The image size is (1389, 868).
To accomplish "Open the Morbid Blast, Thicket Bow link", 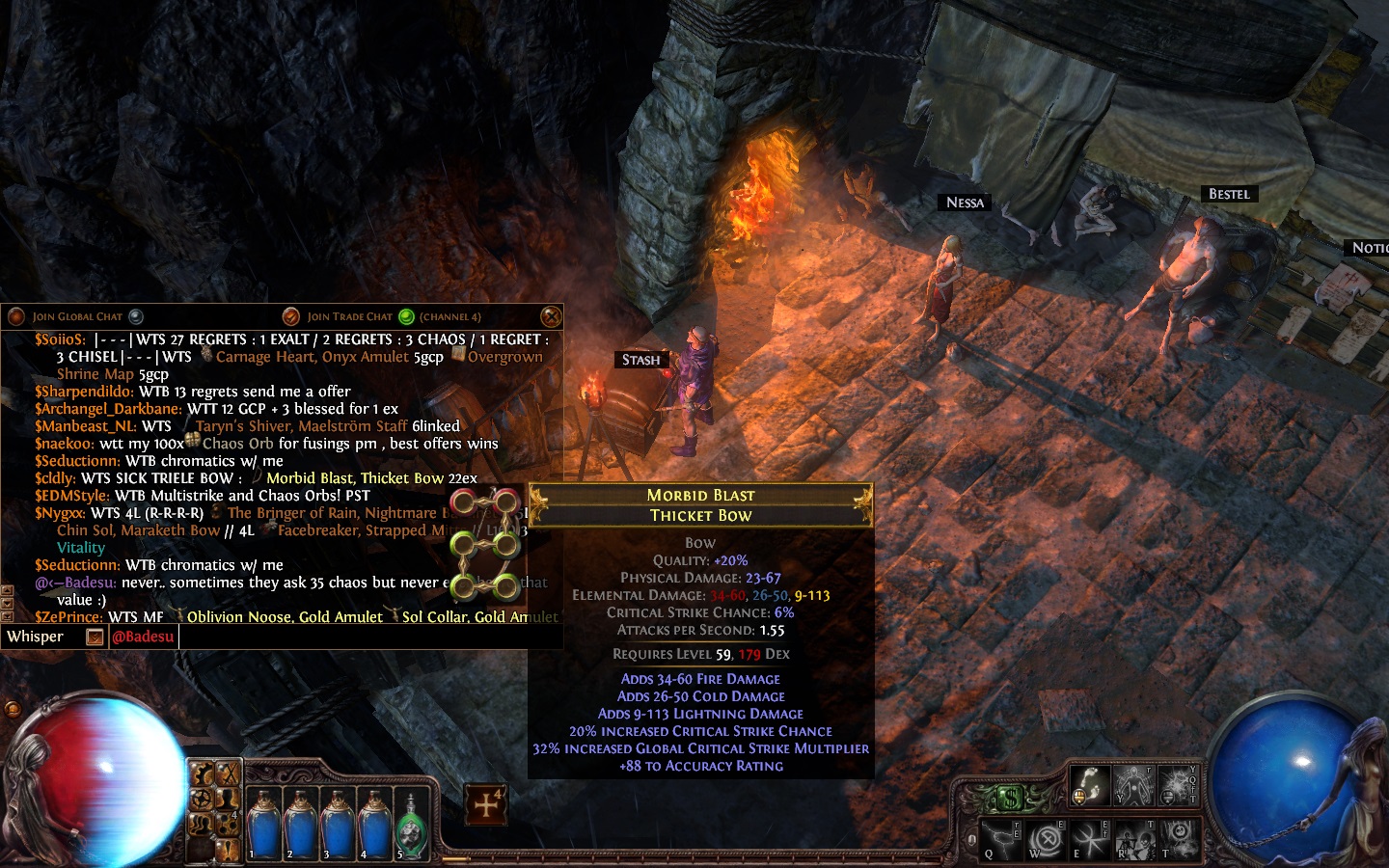I will click(356, 478).
